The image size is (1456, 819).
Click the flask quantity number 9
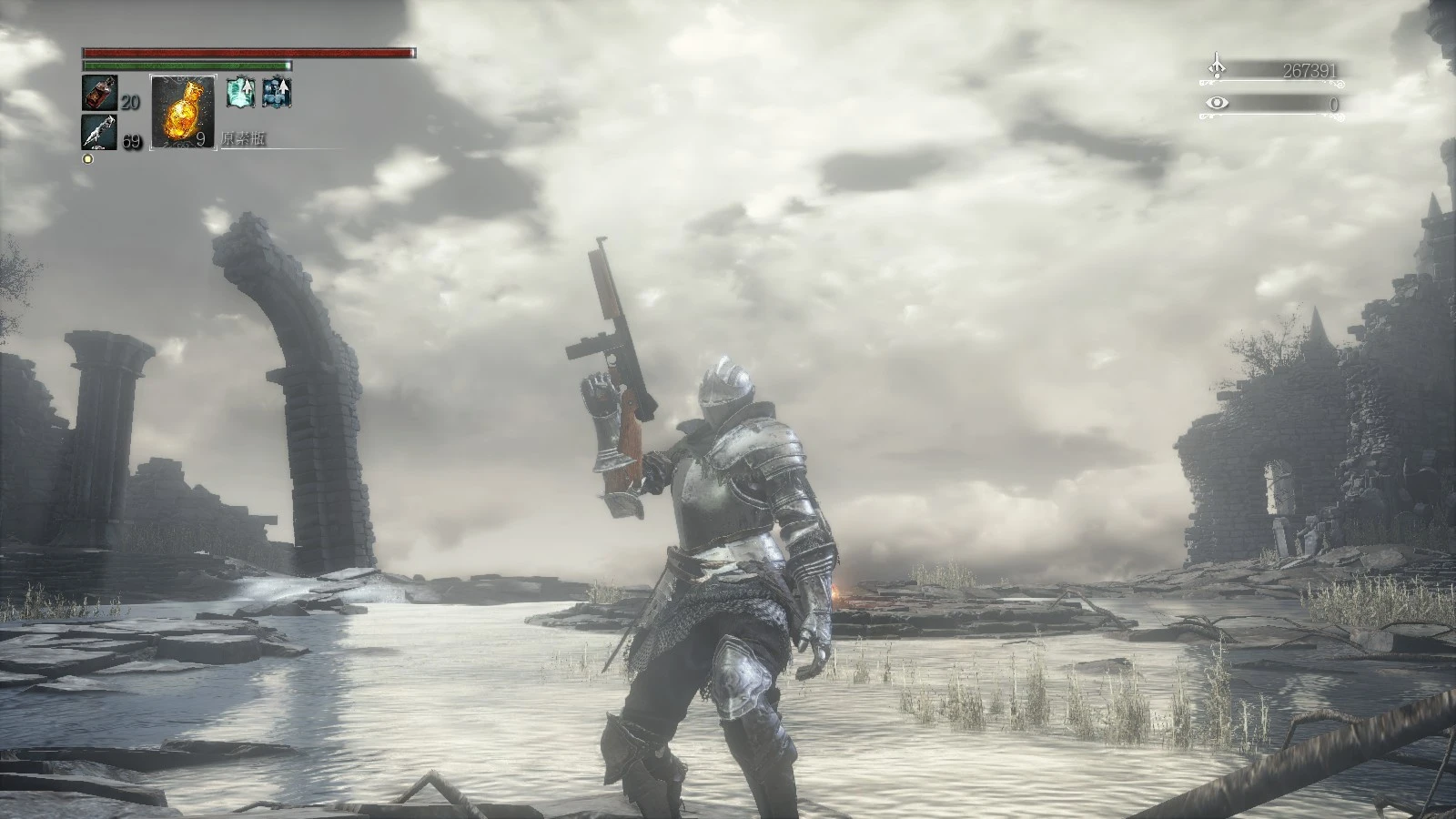(200, 138)
